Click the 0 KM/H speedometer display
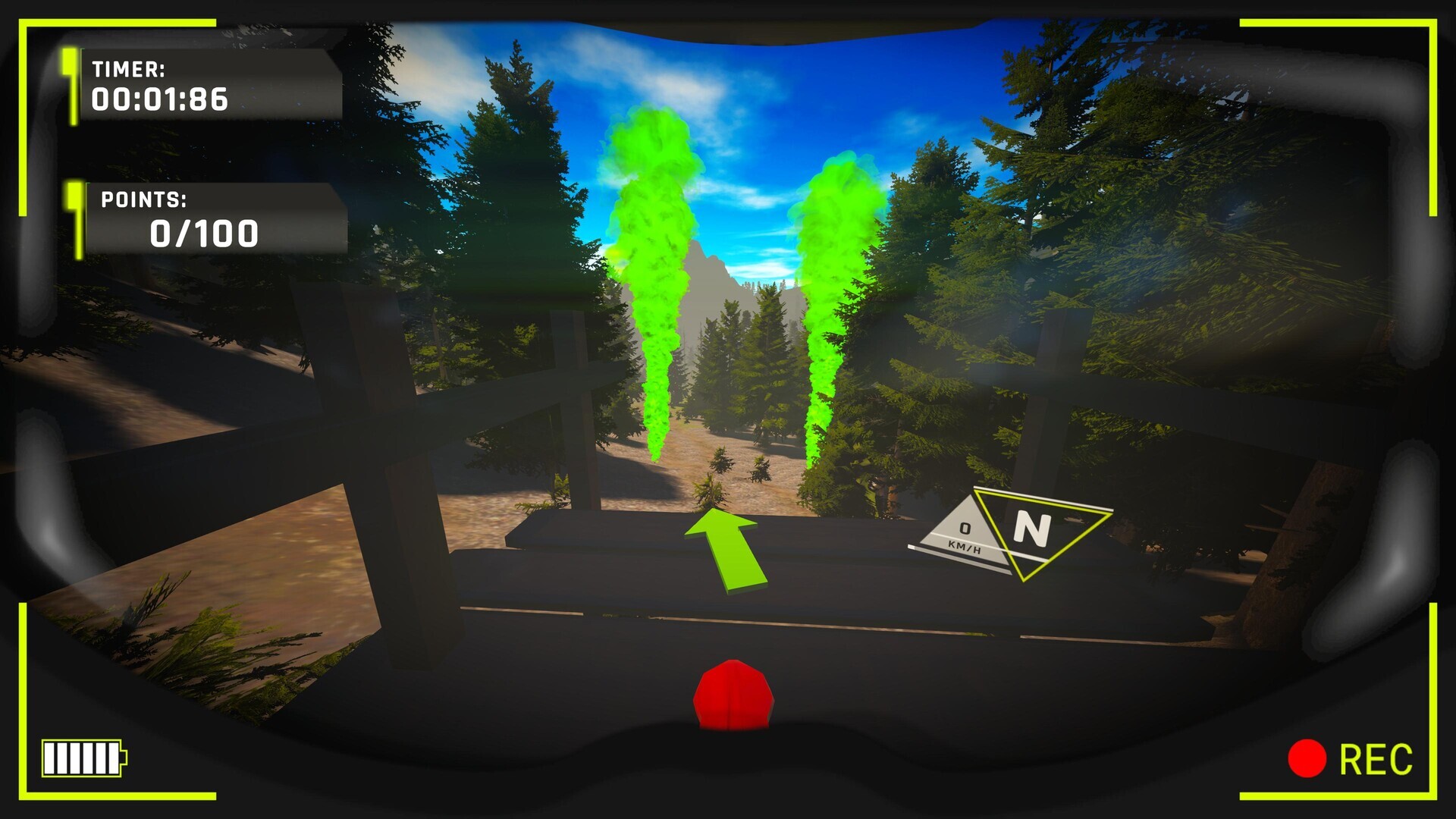 coord(965,533)
